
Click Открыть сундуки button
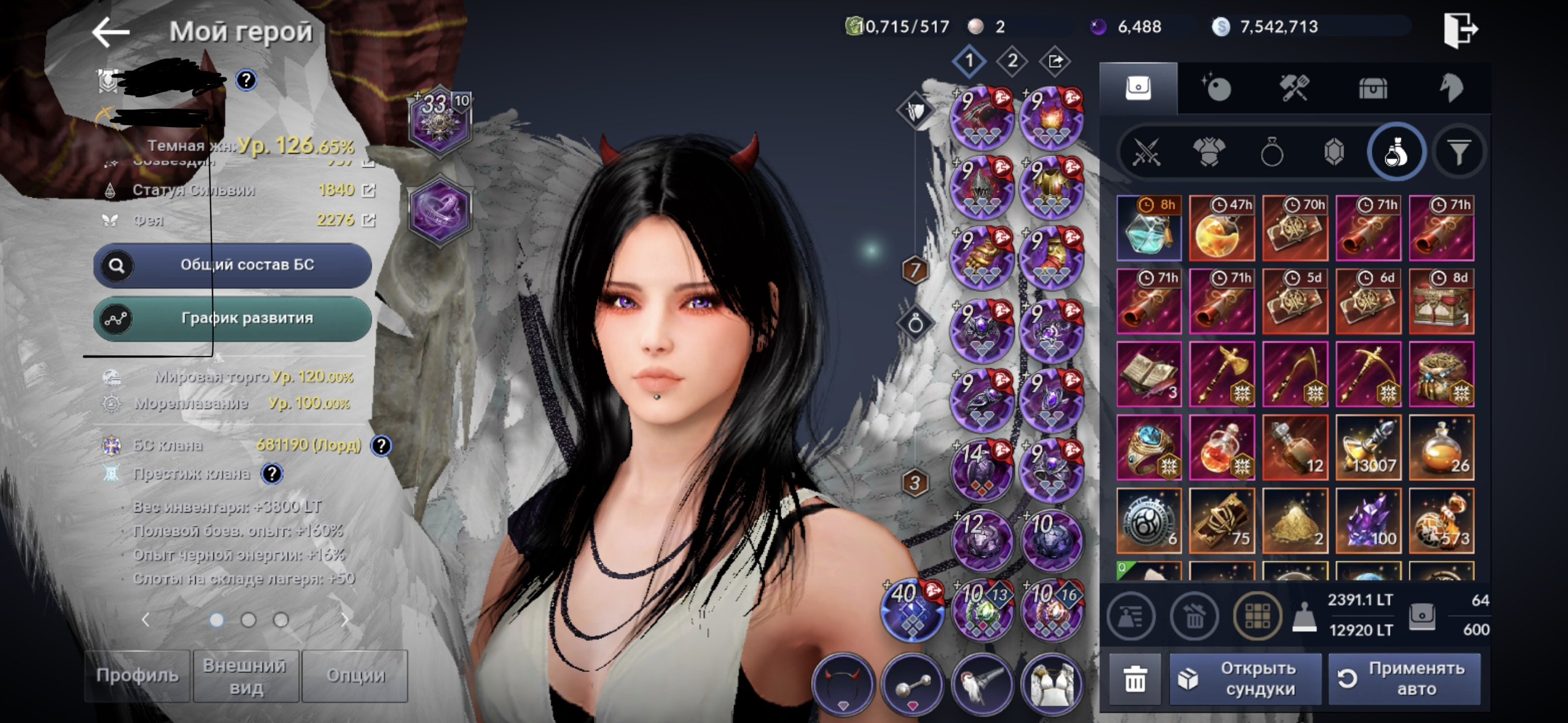[1246, 679]
